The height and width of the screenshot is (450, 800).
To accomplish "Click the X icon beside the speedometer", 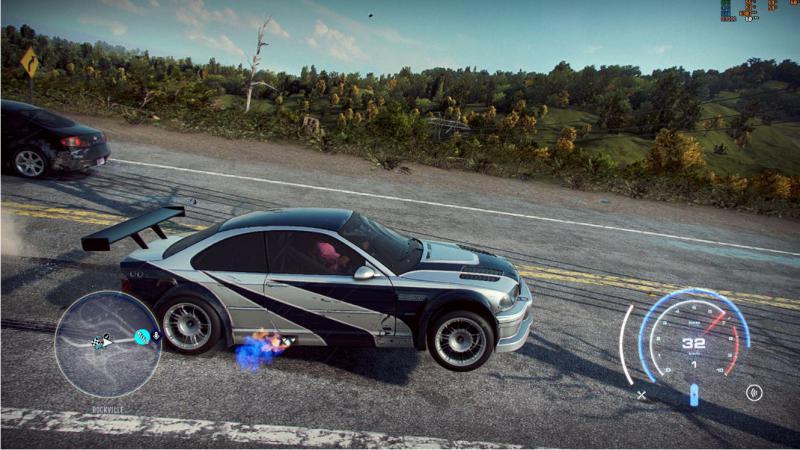I will [x=641, y=394].
